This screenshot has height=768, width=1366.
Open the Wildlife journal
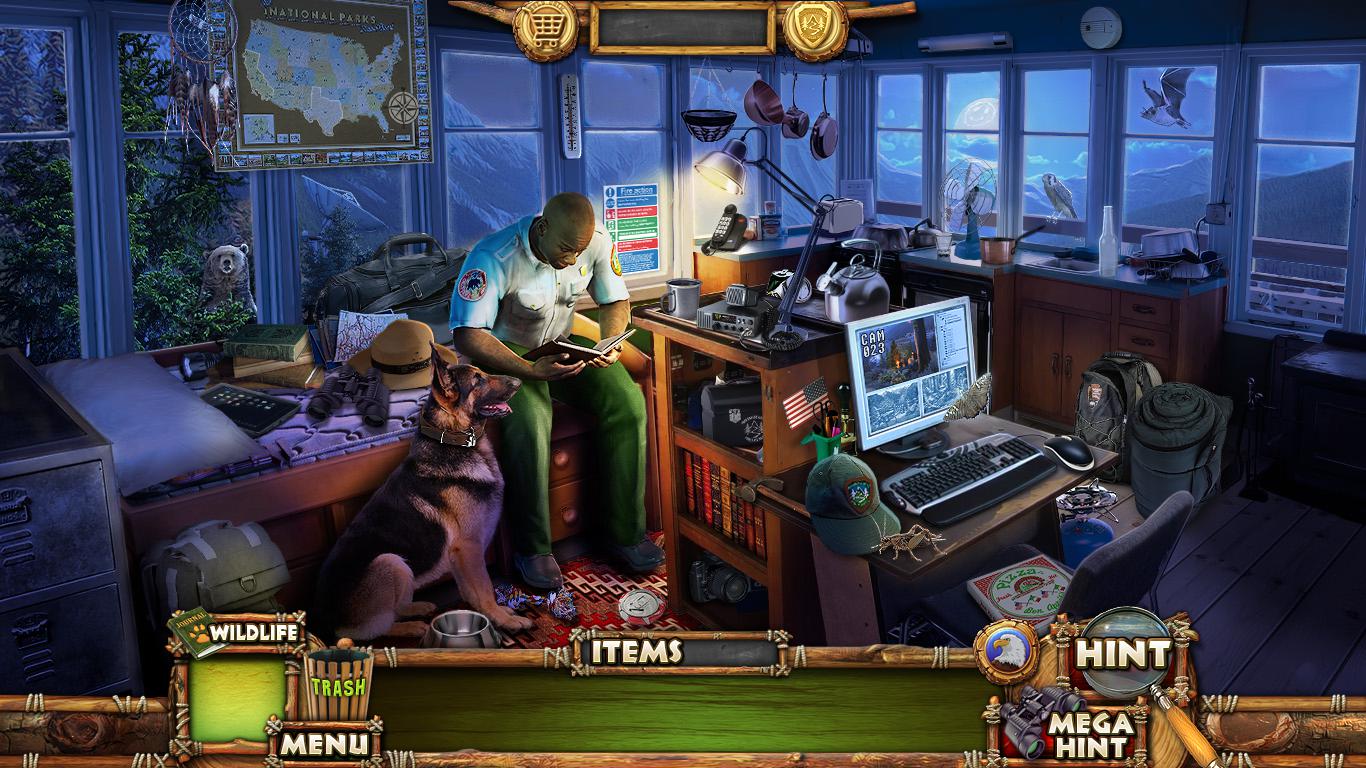click(x=238, y=633)
